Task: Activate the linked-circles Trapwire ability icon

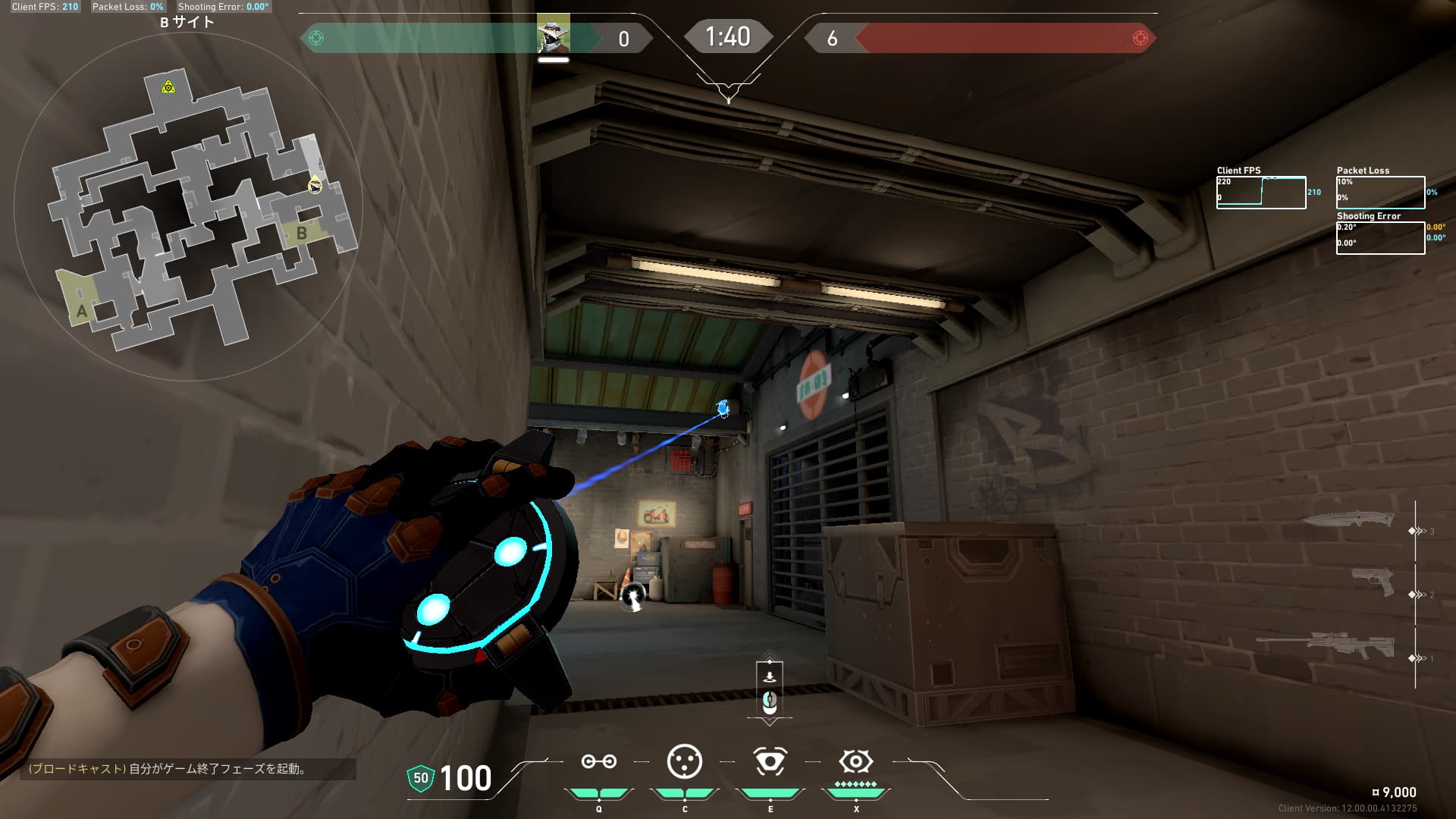Action: point(598,761)
